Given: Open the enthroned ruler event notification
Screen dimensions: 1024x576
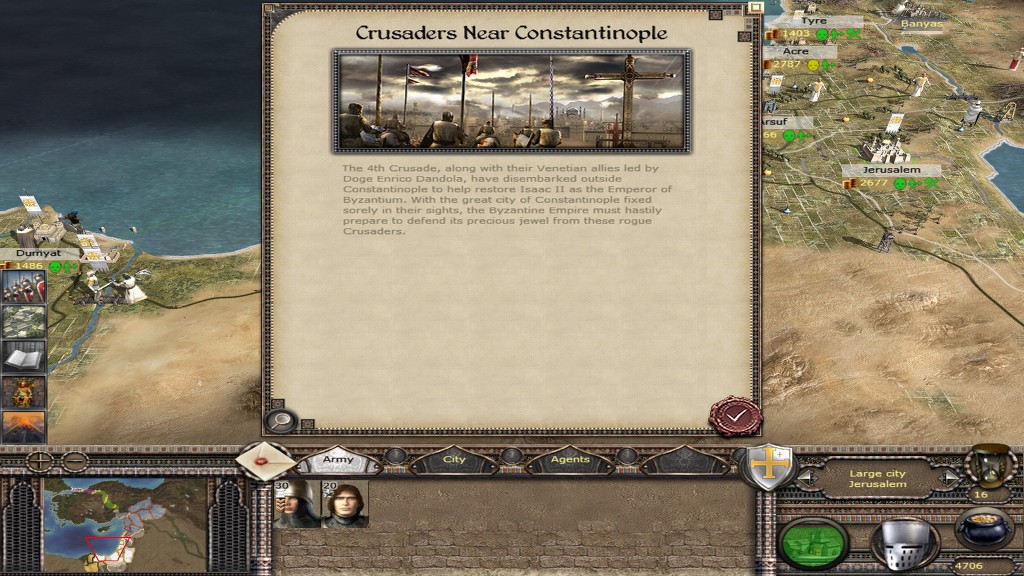Looking at the screenshot, I should coord(24,392).
